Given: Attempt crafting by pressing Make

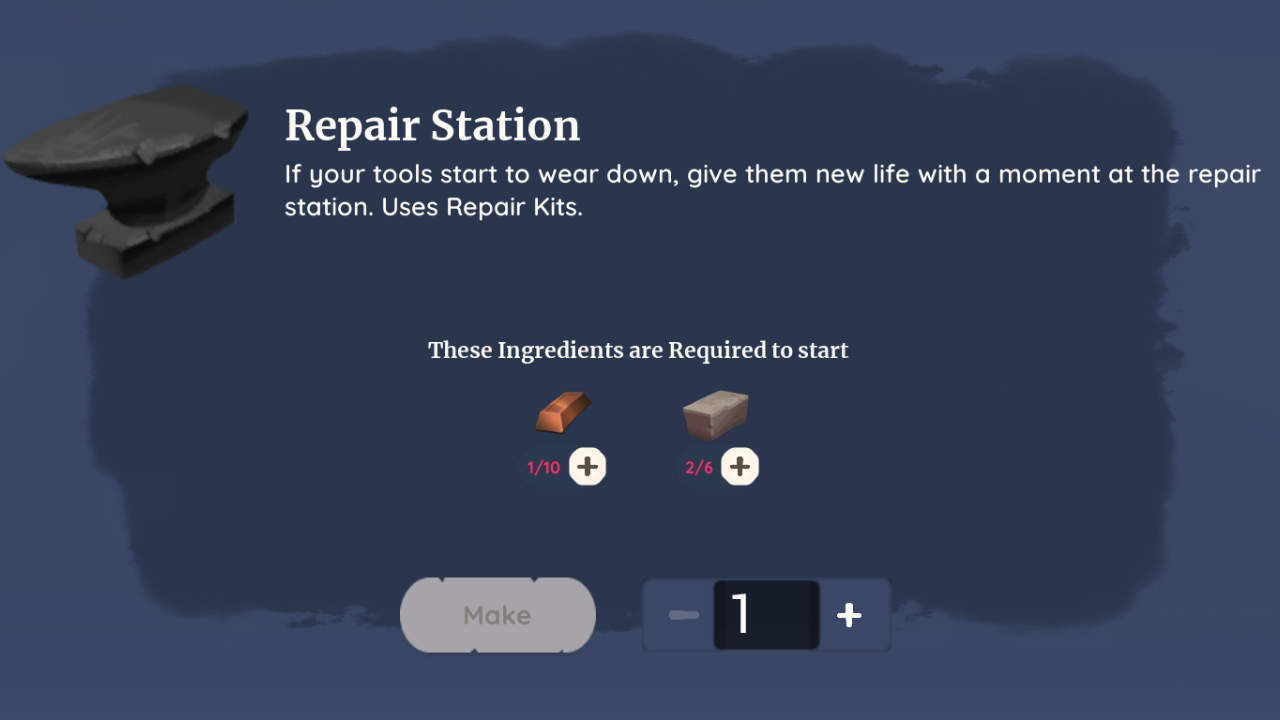Looking at the screenshot, I should [497, 615].
